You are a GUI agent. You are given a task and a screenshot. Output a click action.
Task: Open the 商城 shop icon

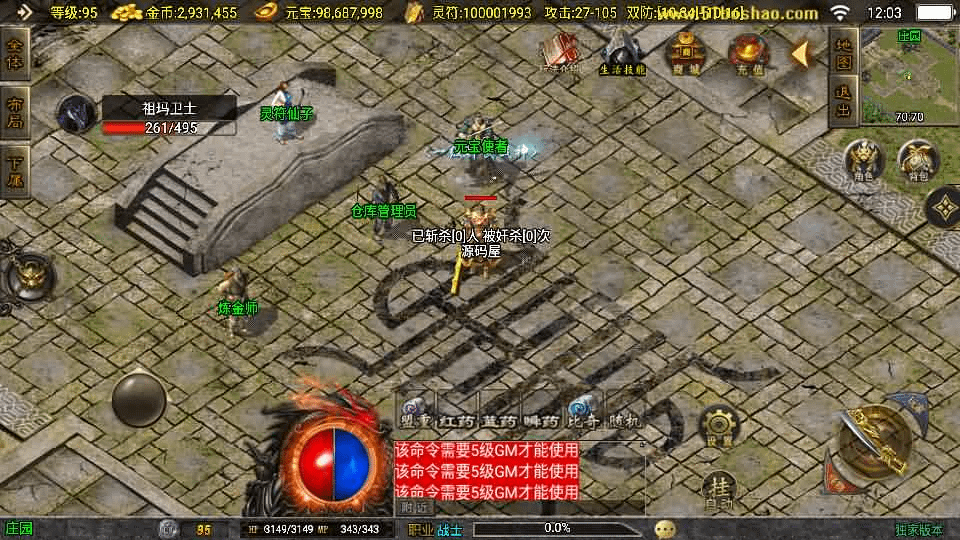685,52
